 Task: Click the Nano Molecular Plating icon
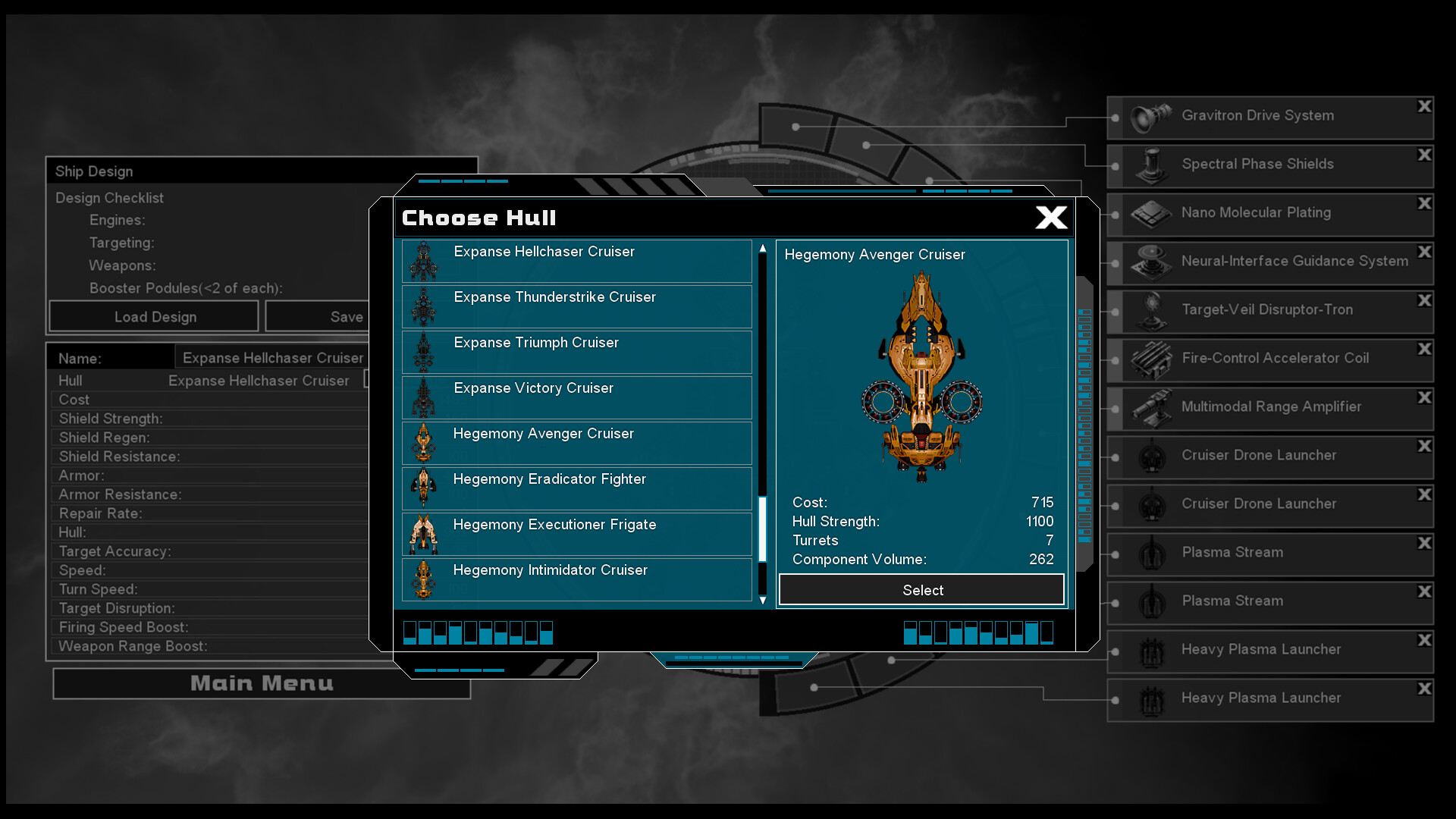[1150, 213]
